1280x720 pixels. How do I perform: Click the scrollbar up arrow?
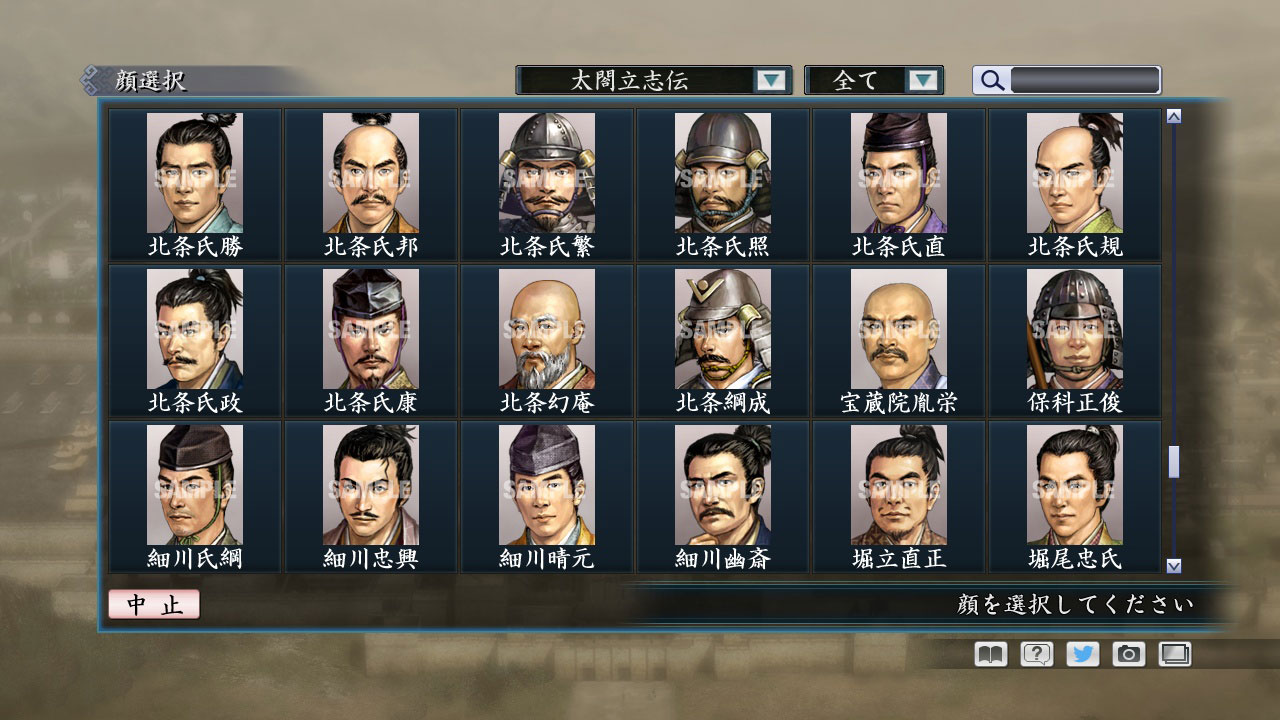[x=1172, y=114]
